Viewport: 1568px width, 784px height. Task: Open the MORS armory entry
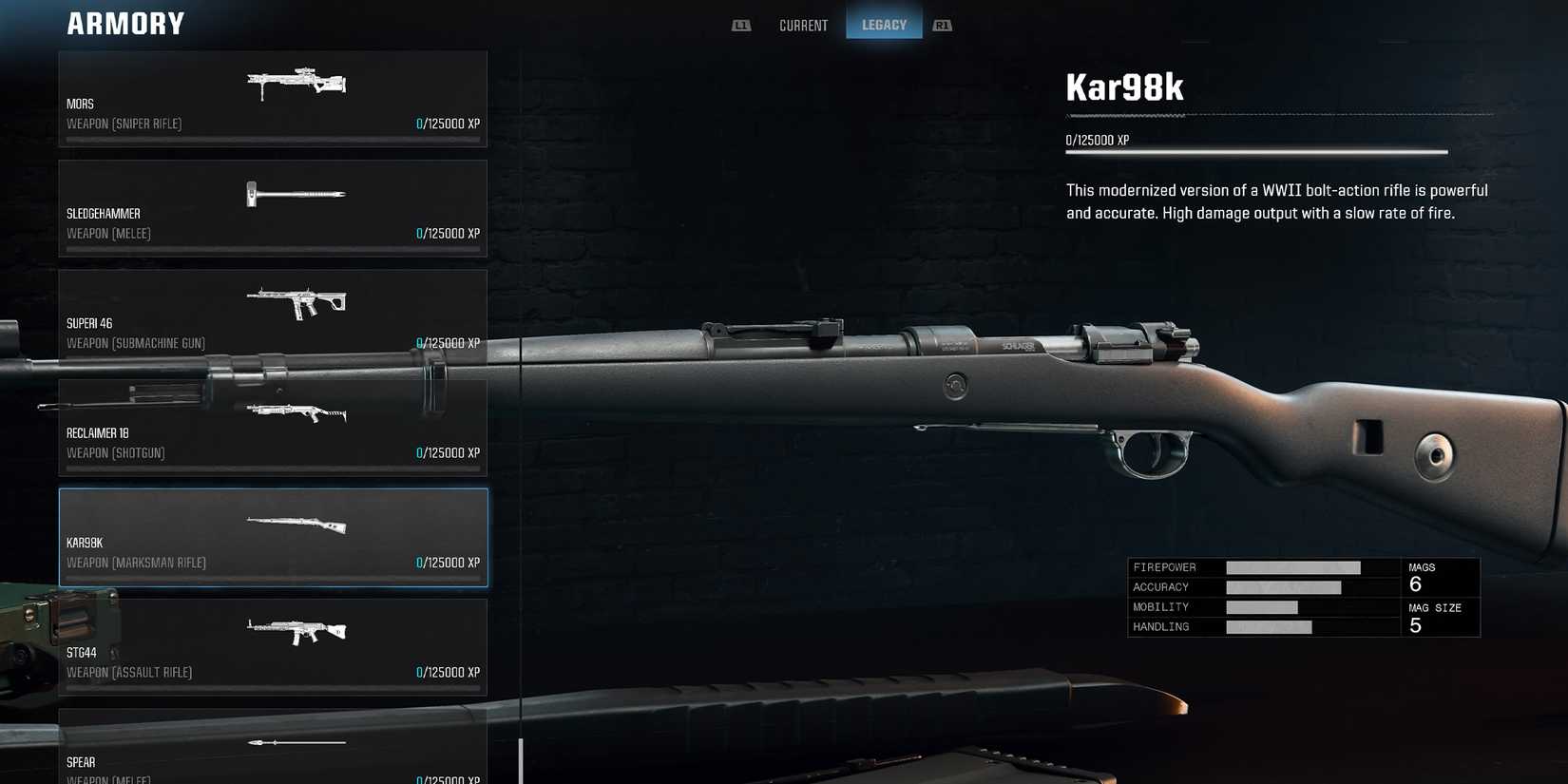pyautogui.click(x=273, y=100)
